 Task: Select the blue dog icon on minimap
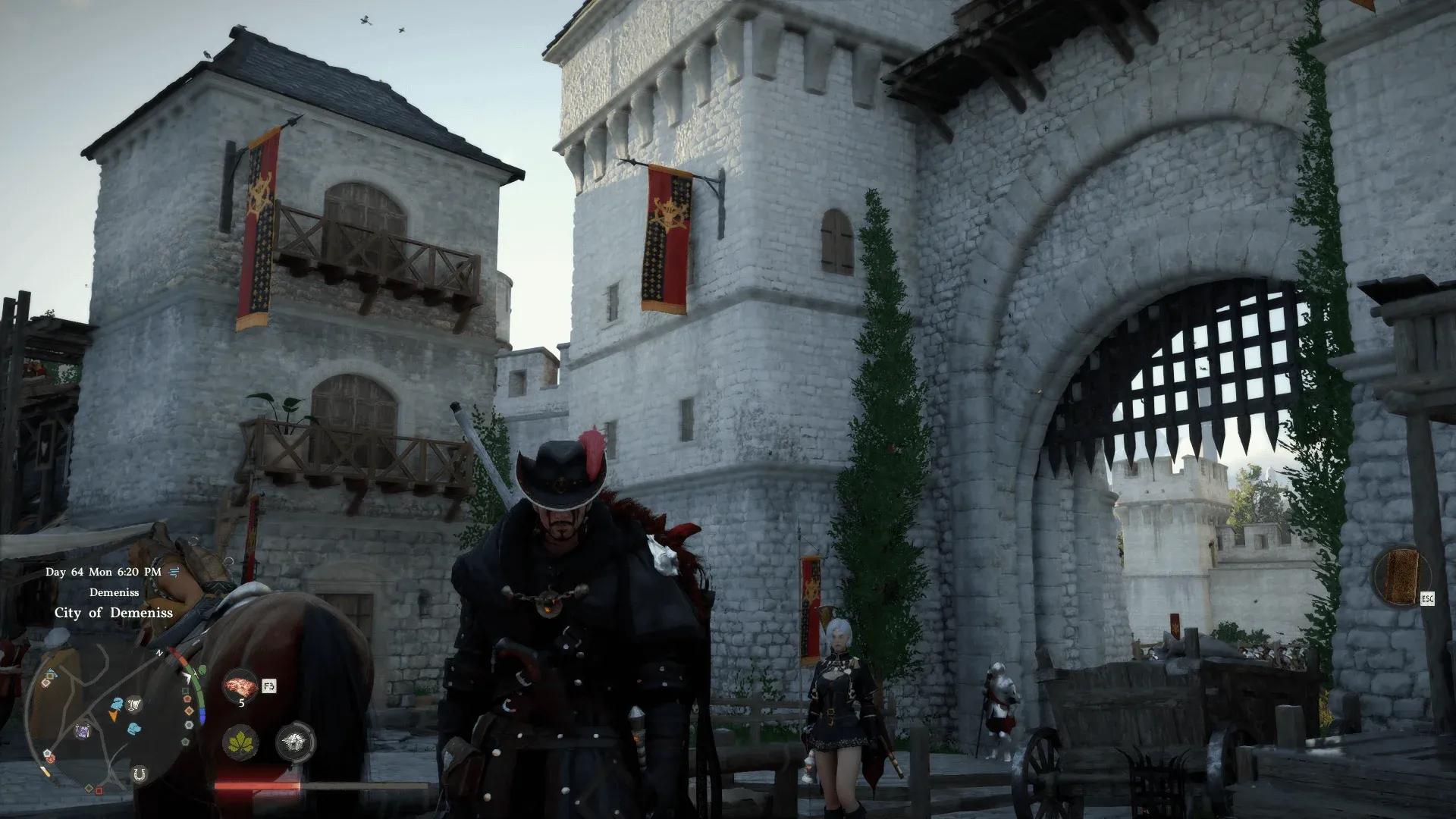point(134,728)
